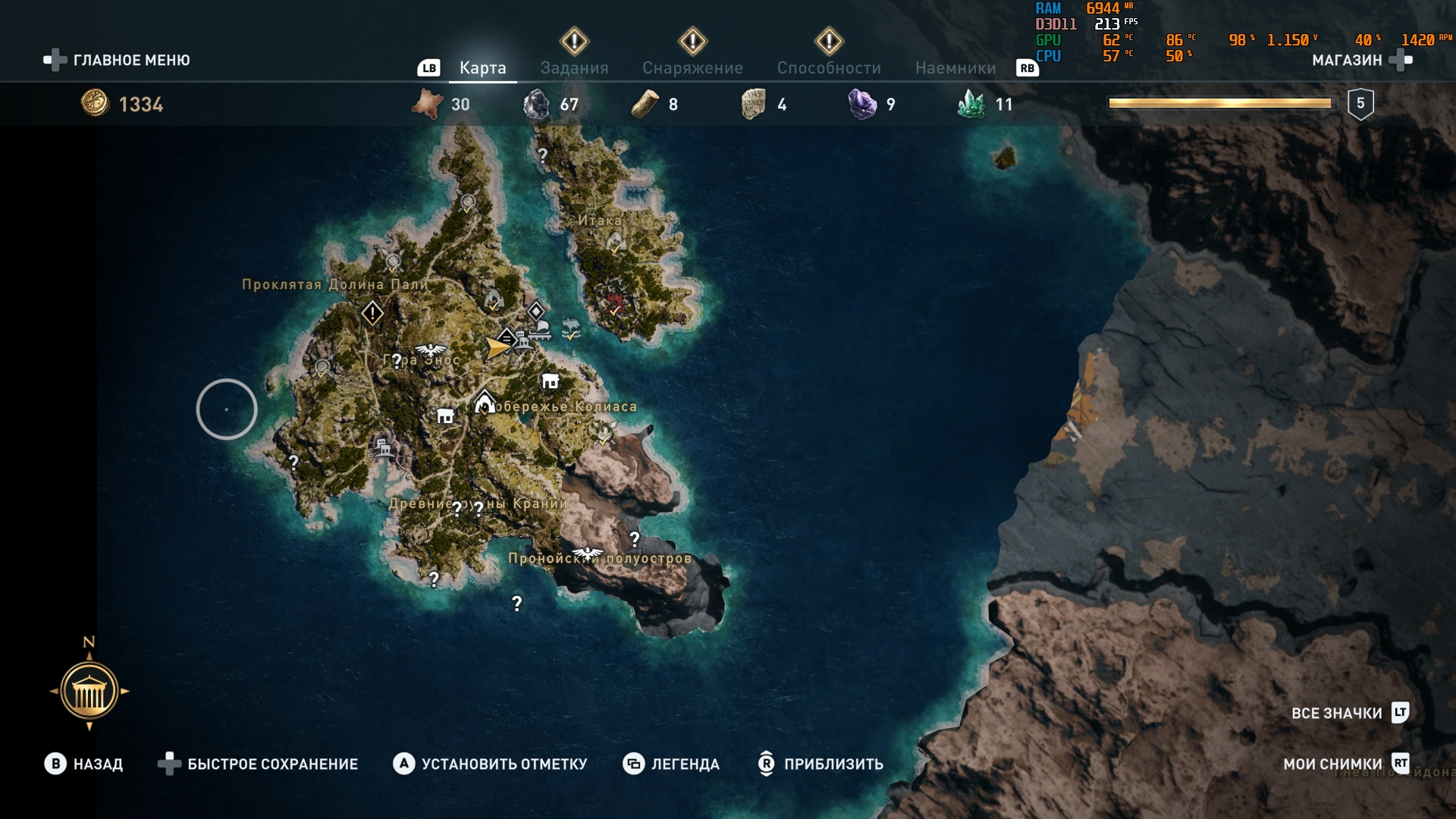The height and width of the screenshot is (819, 1456).
Task: Switch to the Задания tab
Action: pyautogui.click(x=574, y=68)
